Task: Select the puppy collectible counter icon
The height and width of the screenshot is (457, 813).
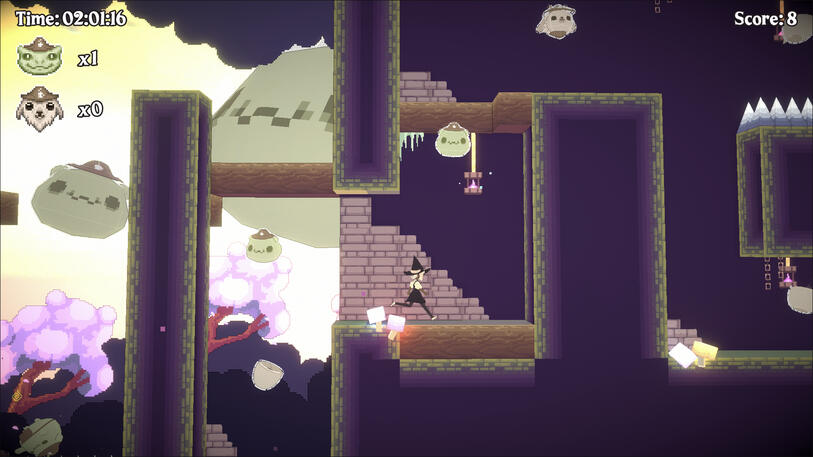Action: tap(40, 107)
